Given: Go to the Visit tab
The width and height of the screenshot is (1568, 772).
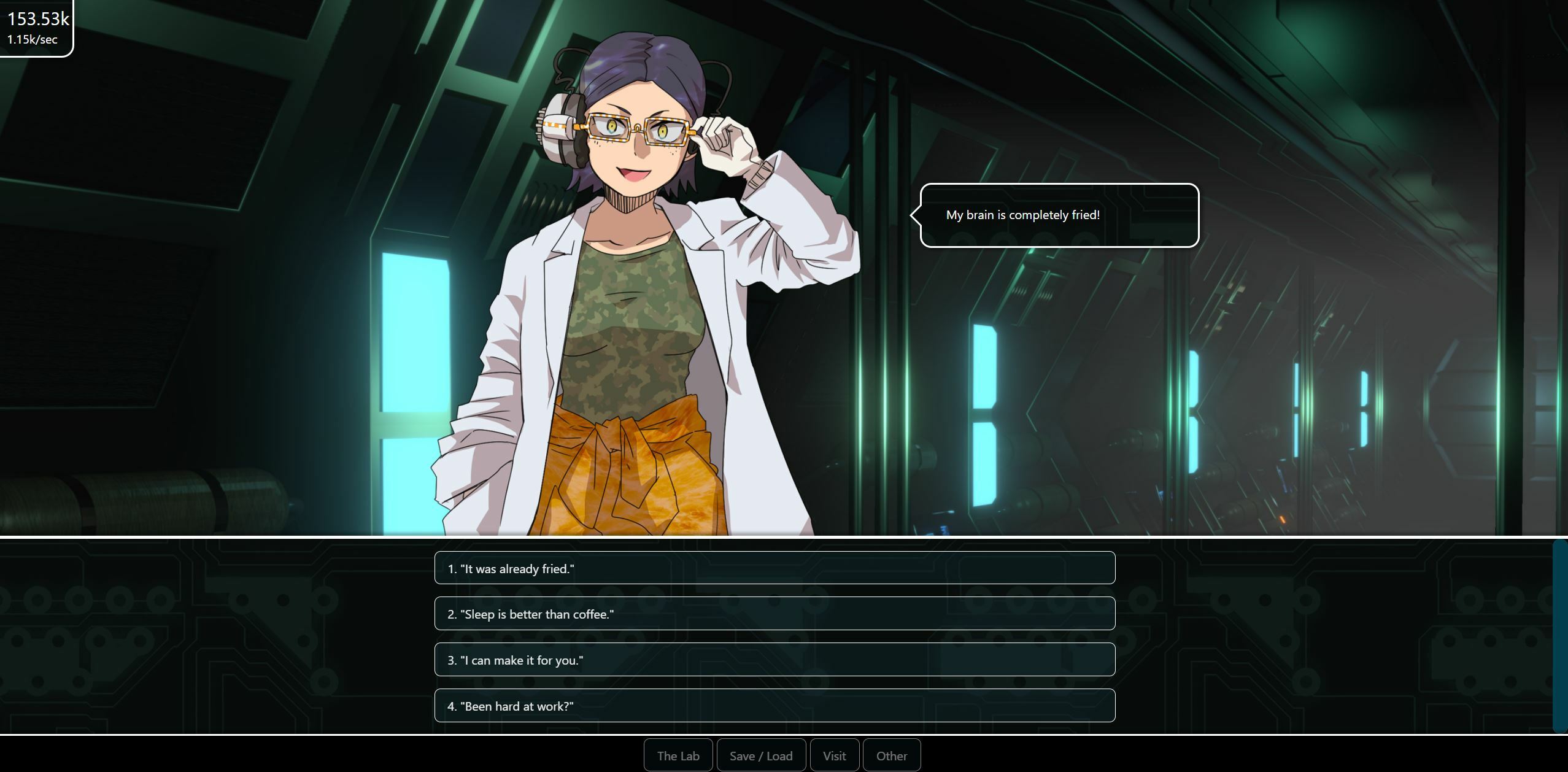Looking at the screenshot, I should click(x=834, y=755).
